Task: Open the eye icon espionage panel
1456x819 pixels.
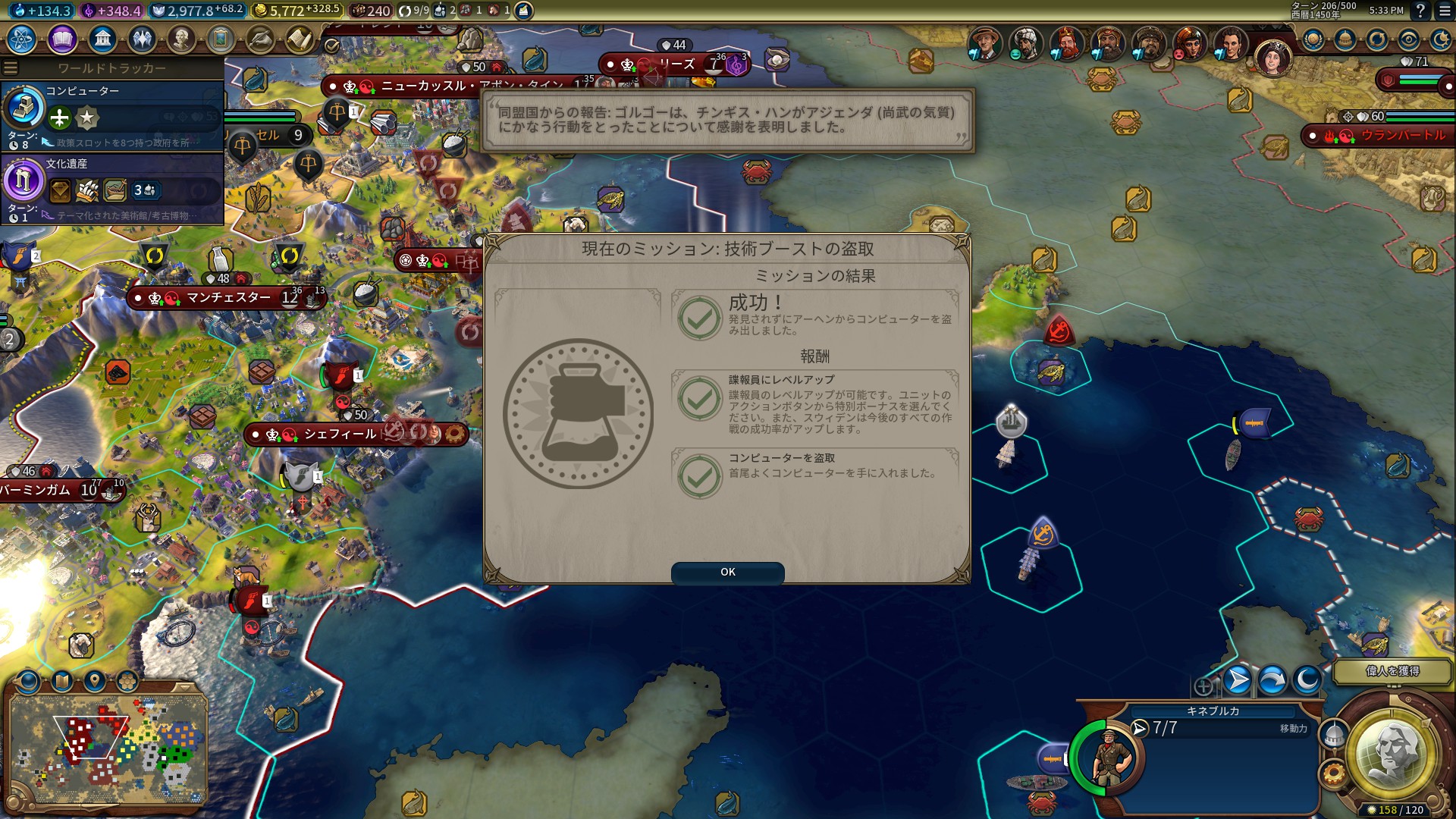Action: point(1409,39)
